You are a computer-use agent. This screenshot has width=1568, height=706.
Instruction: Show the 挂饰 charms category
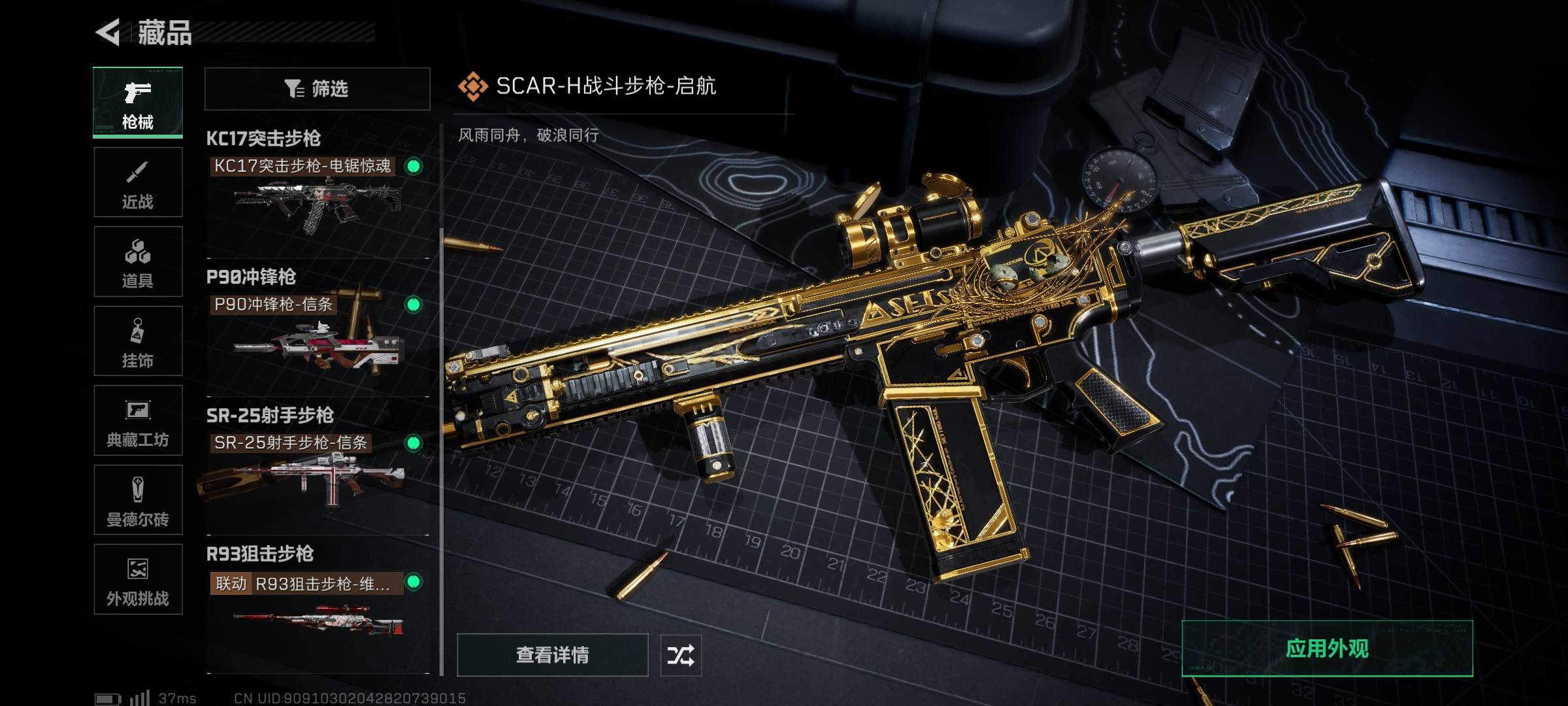(138, 341)
